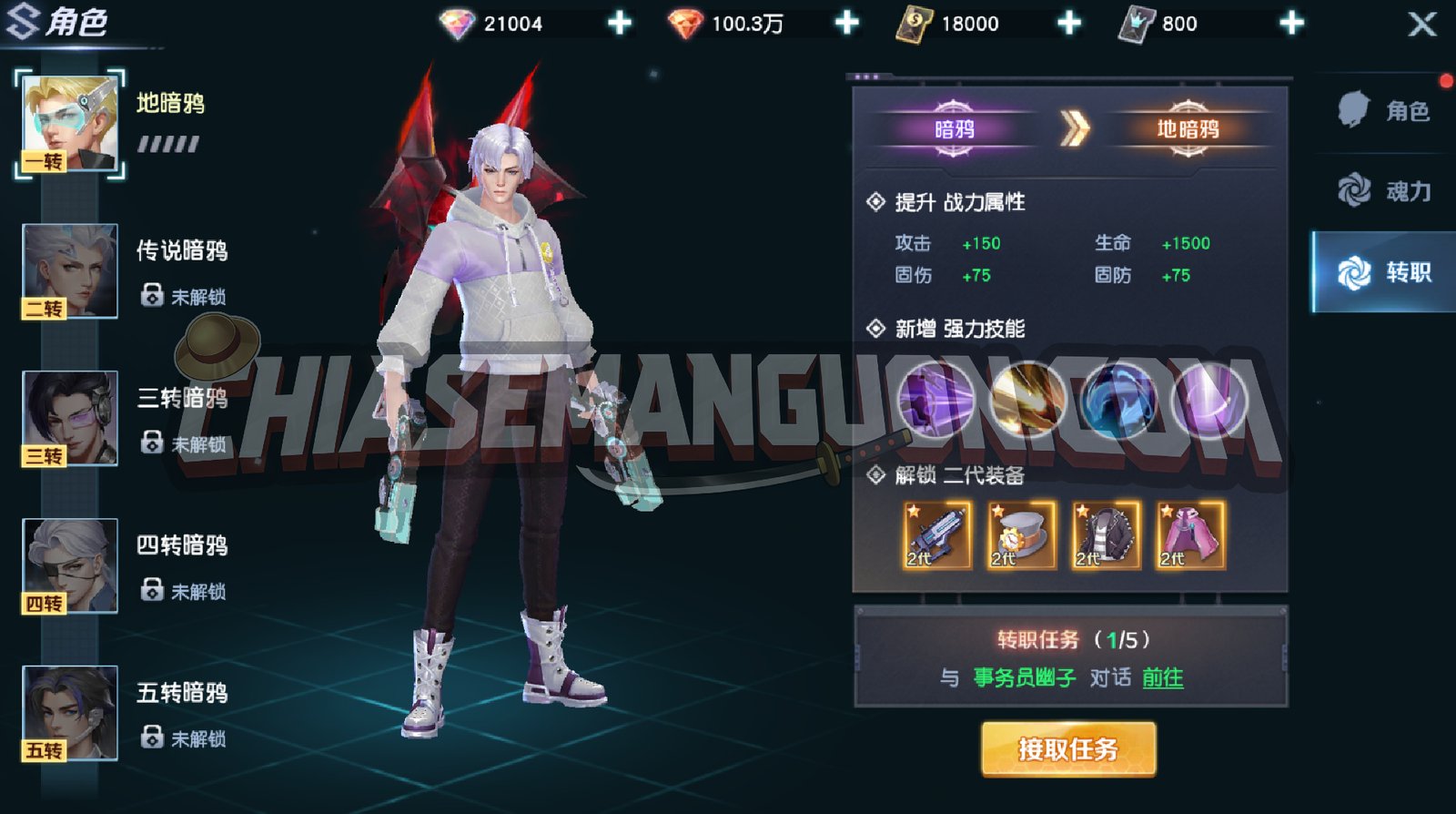Close the character screen with the X
1456x814 pixels.
[x=1422, y=24]
